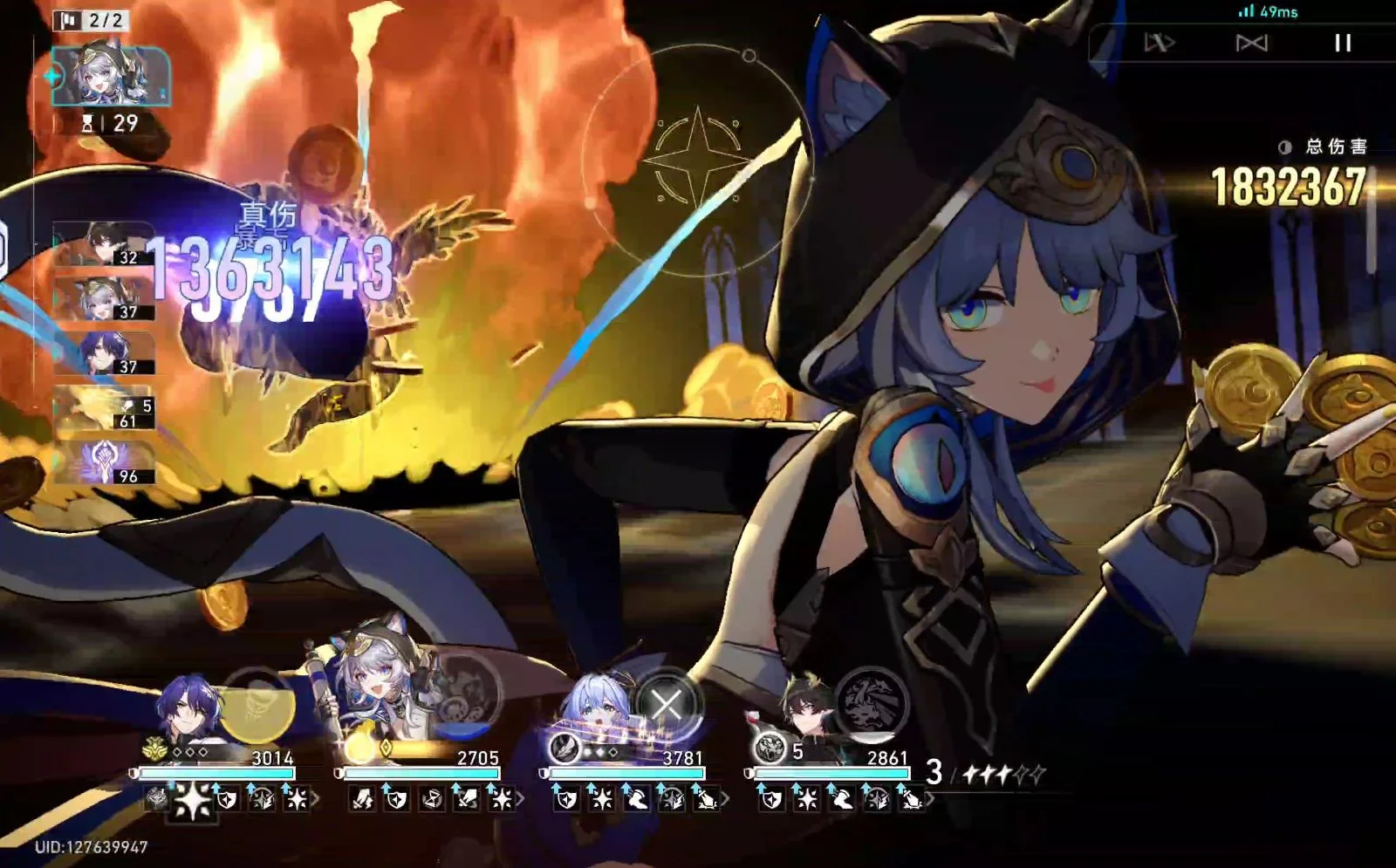
Task: Tap the X-marked ultimate button
Action: click(x=667, y=704)
